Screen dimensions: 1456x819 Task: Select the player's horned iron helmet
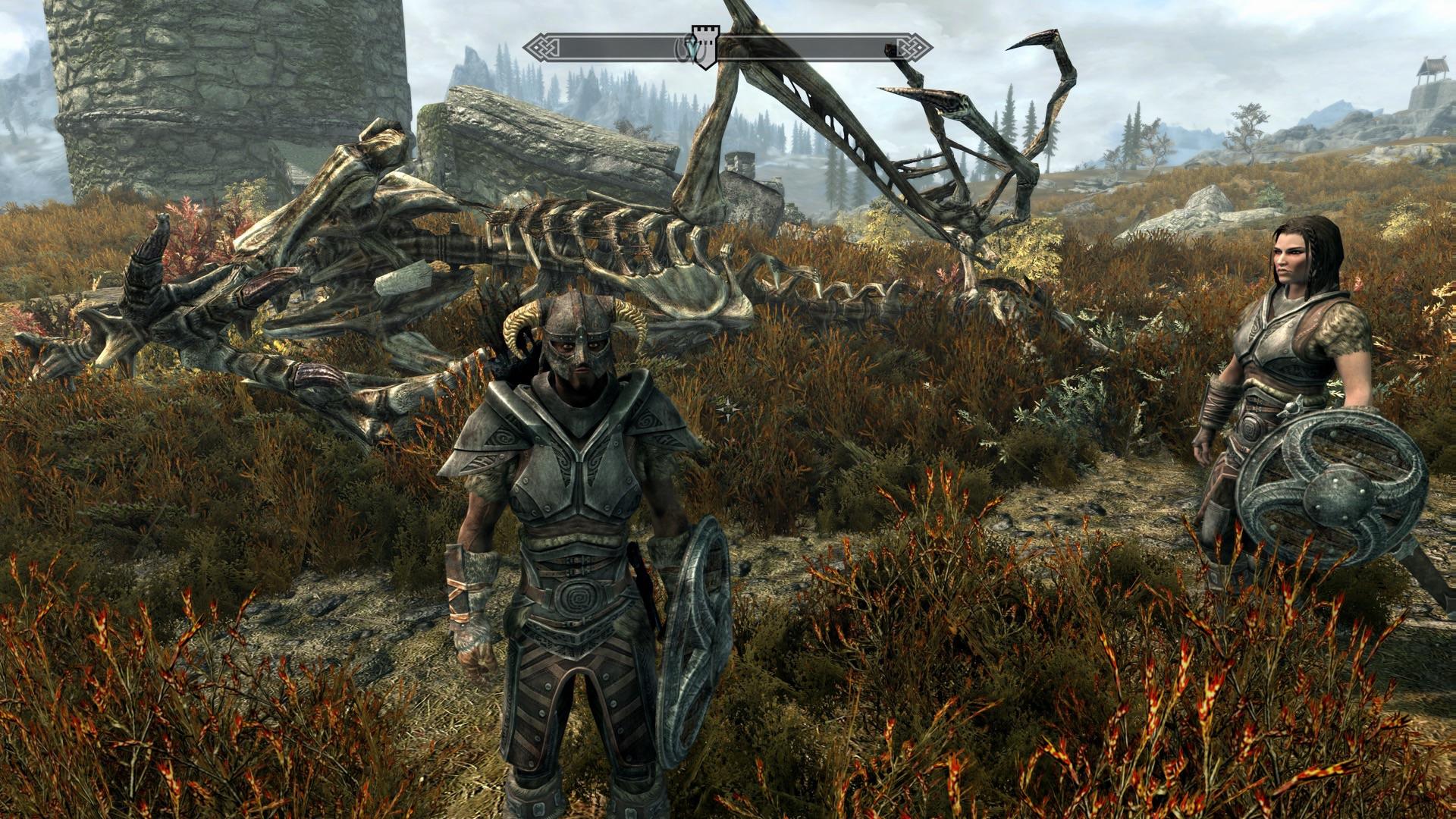click(x=578, y=341)
